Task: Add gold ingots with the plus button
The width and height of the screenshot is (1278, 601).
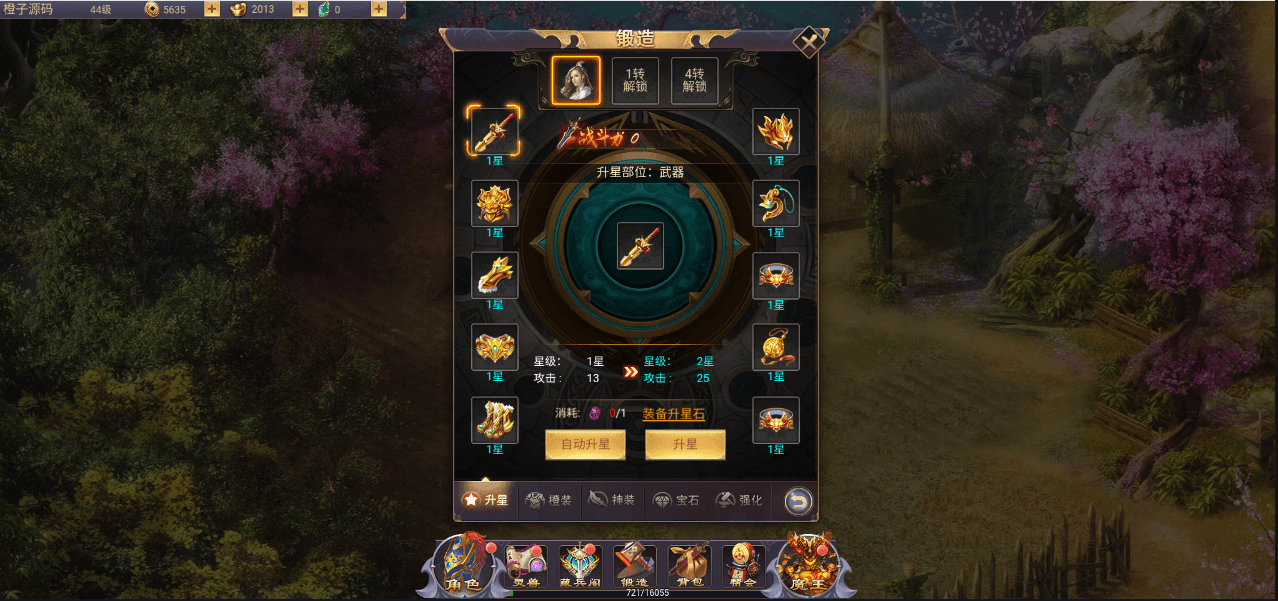Action: [x=300, y=9]
